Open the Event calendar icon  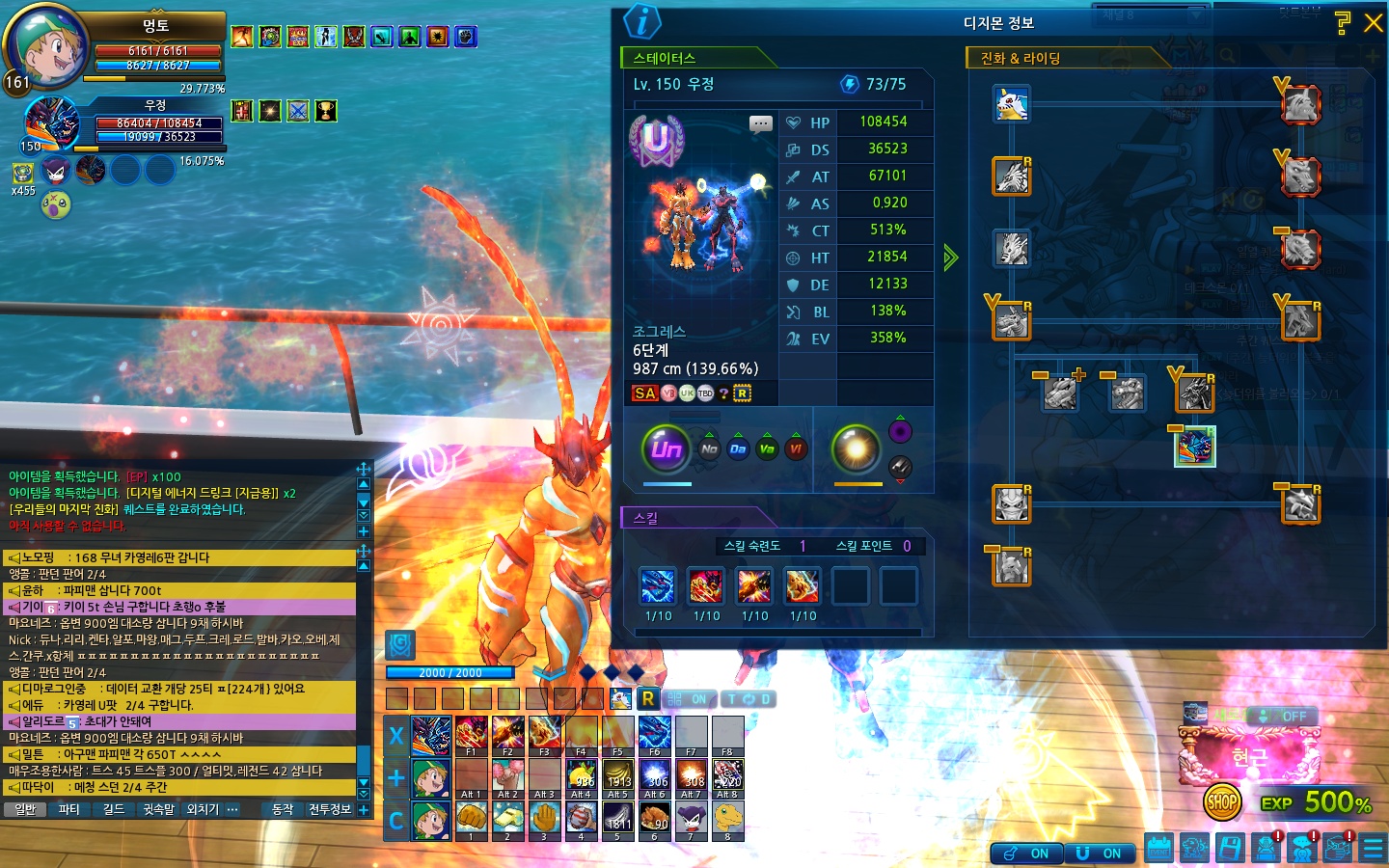pyautogui.click(x=1158, y=848)
